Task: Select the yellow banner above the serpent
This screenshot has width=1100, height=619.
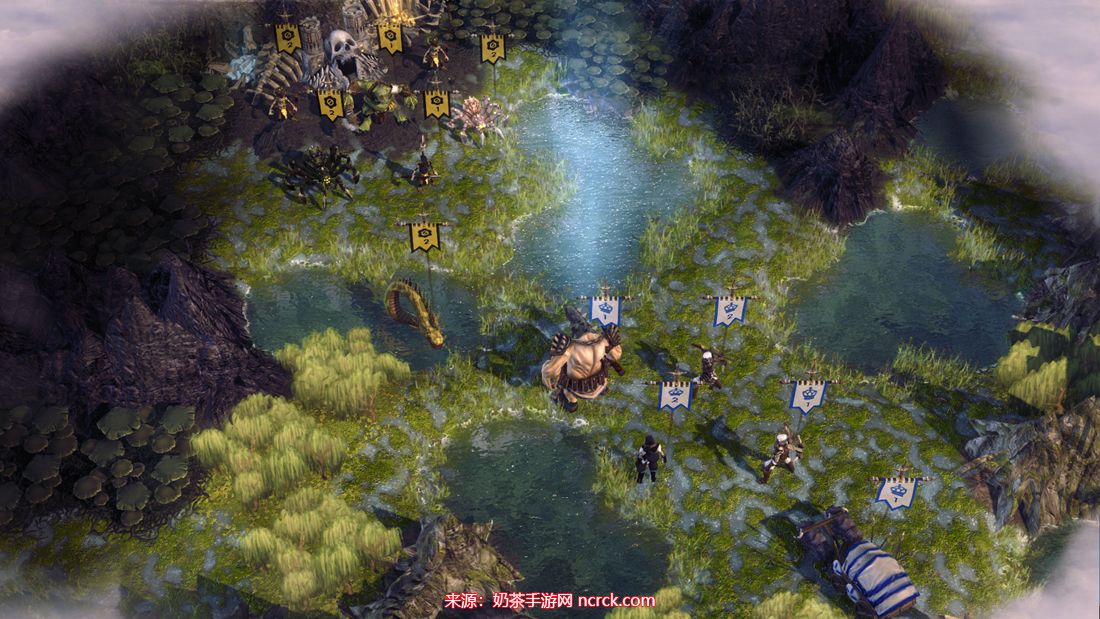Action: coord(425,236)
